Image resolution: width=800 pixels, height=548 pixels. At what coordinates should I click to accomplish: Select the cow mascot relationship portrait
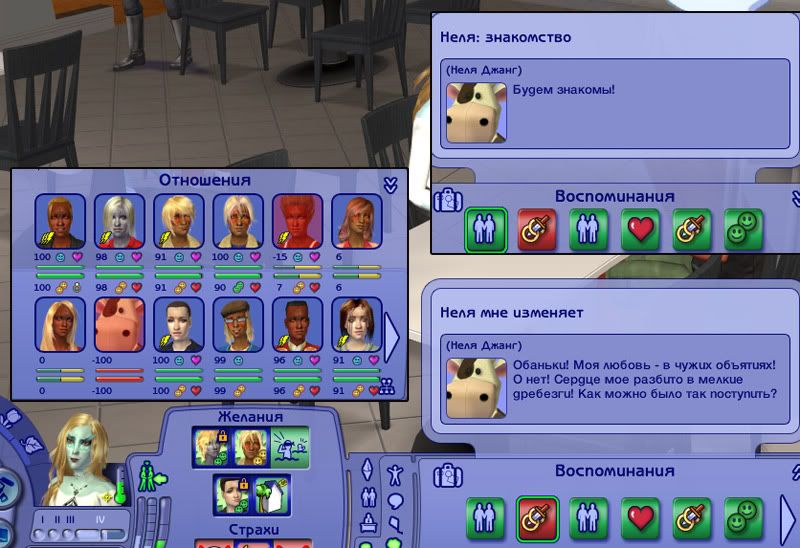tap(119, 324)
